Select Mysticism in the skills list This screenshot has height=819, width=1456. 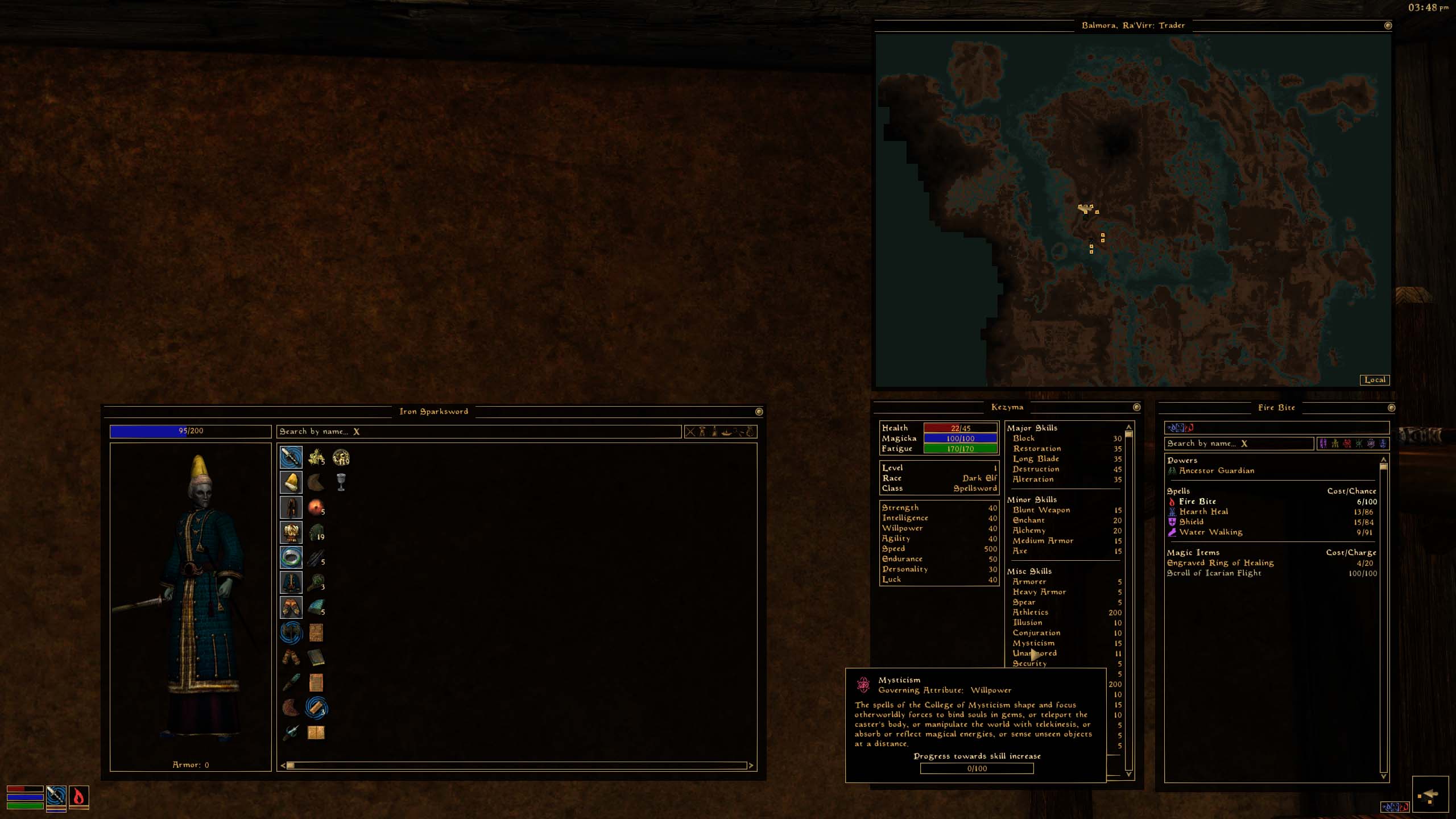tap(1033, 643)
